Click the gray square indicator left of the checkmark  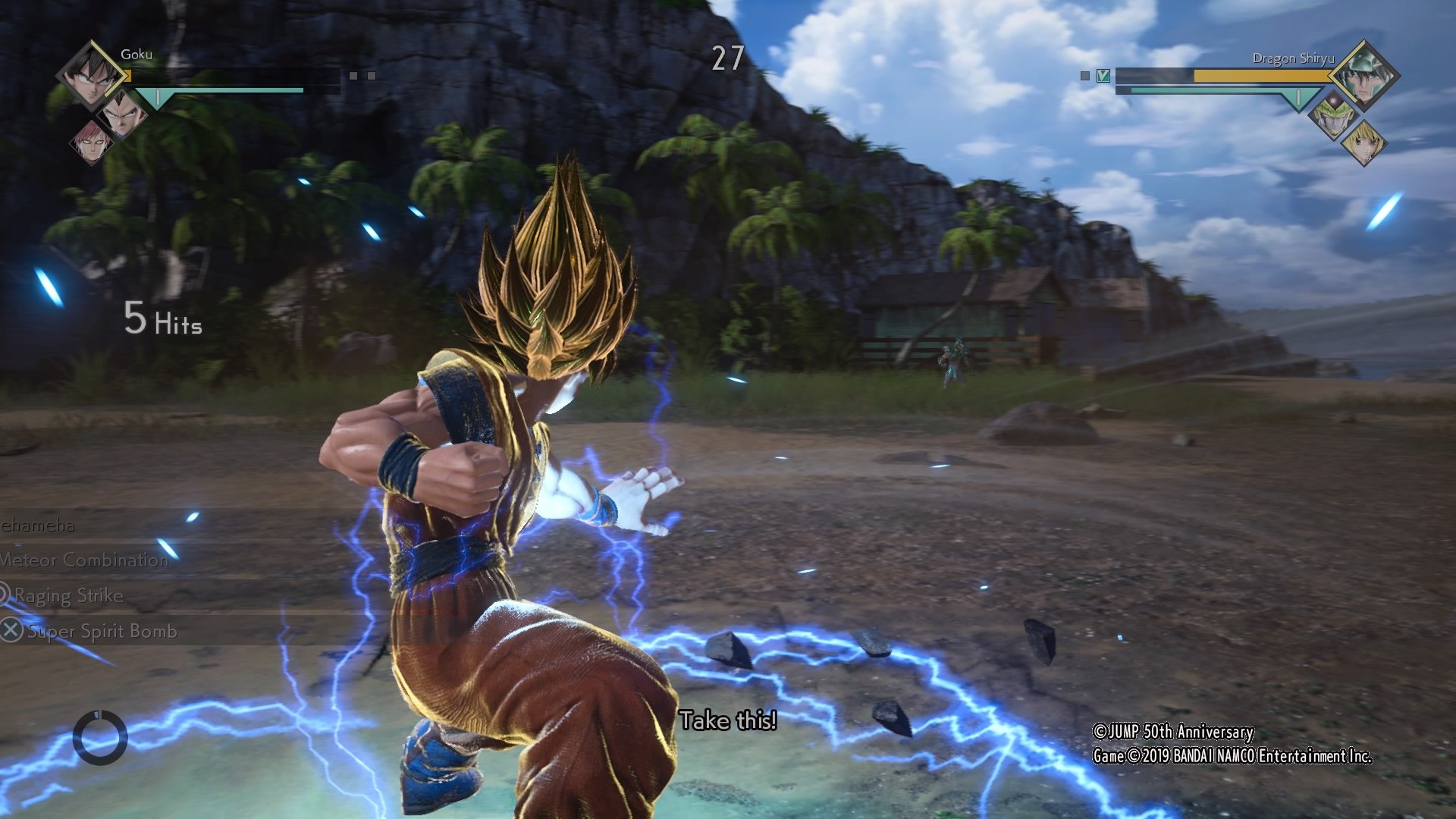(1084, 76)
